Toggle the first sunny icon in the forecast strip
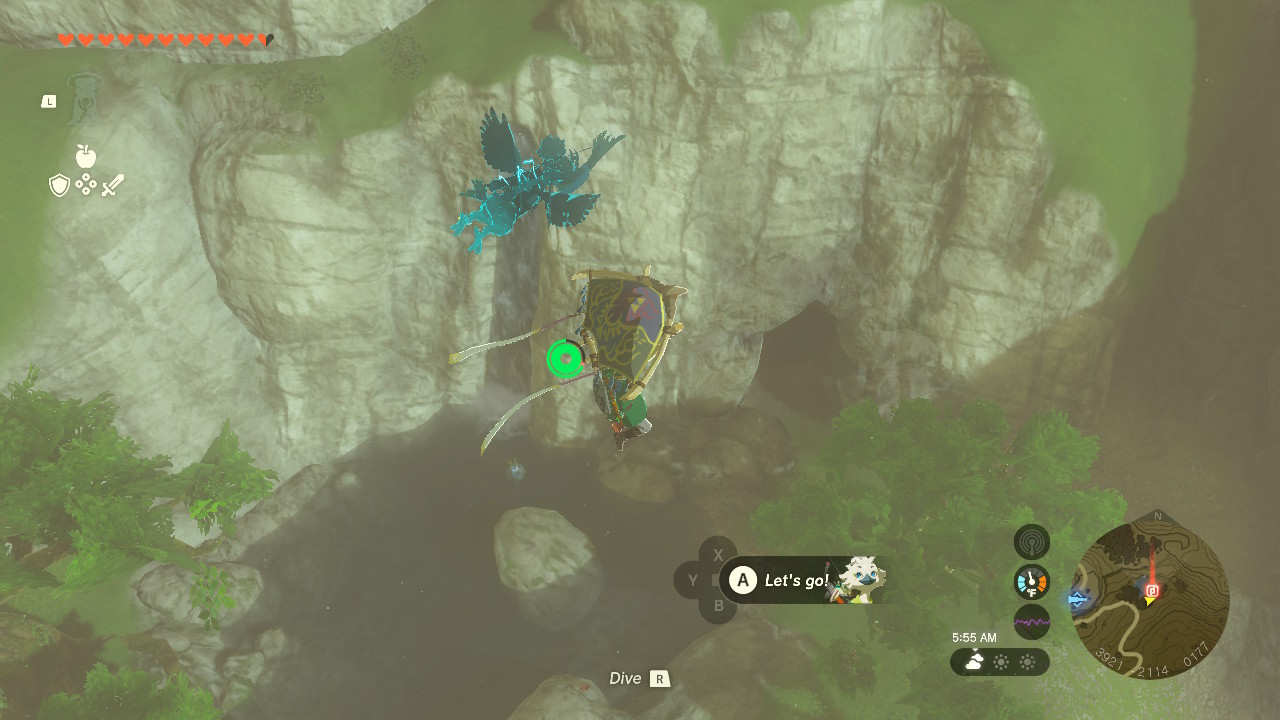Screen dimensions: 1280x720 1001,661
